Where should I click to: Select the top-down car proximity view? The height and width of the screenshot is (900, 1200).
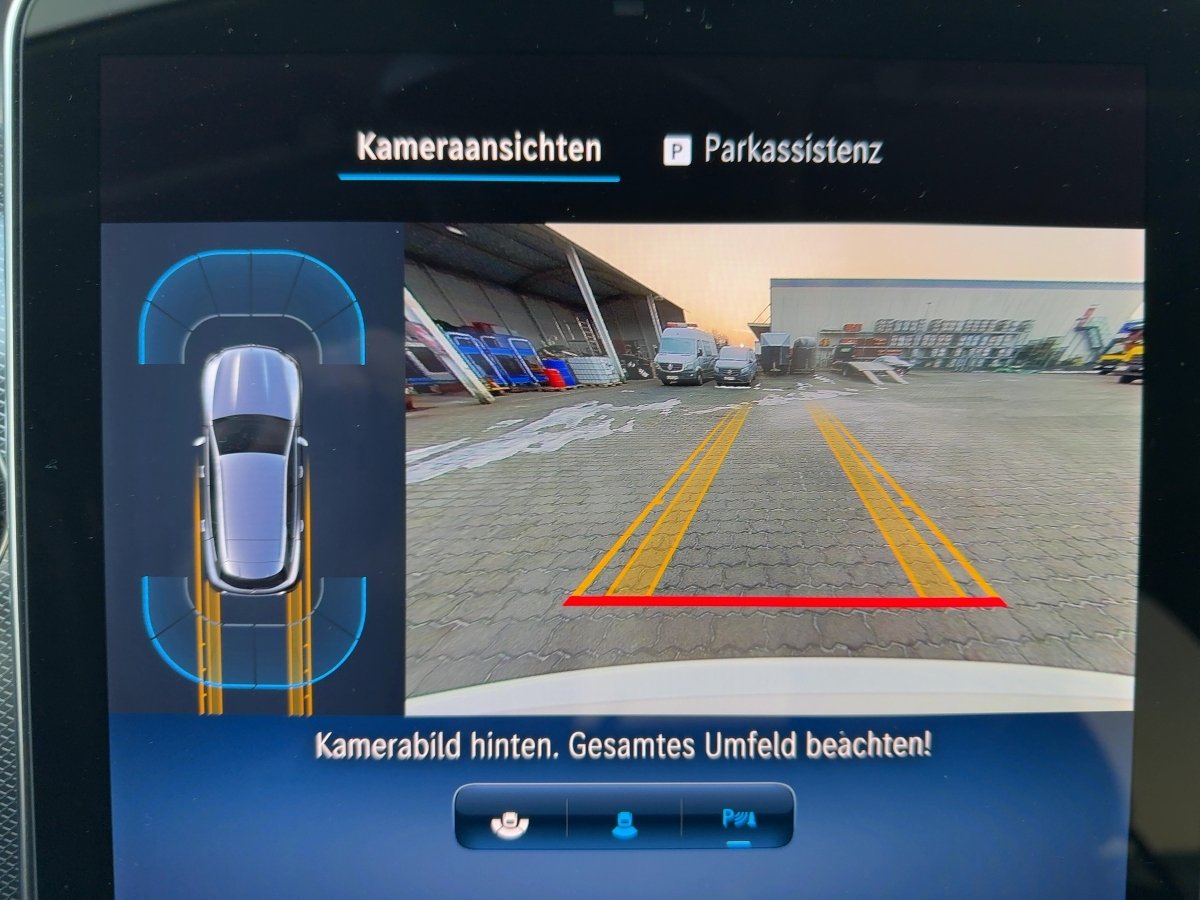(253, 468)
